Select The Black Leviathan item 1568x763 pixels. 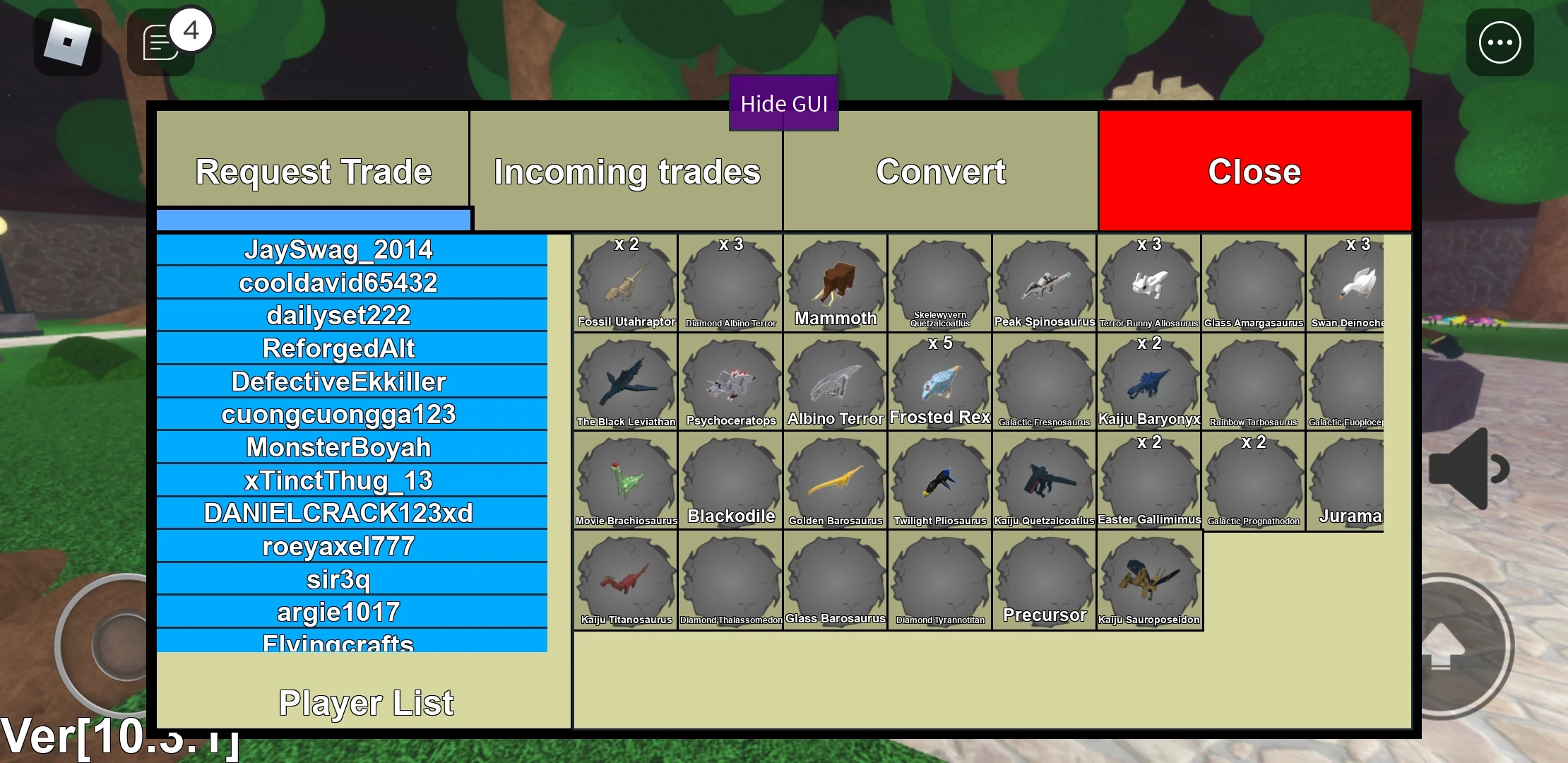pyautogui.click(x=624, y=381)
